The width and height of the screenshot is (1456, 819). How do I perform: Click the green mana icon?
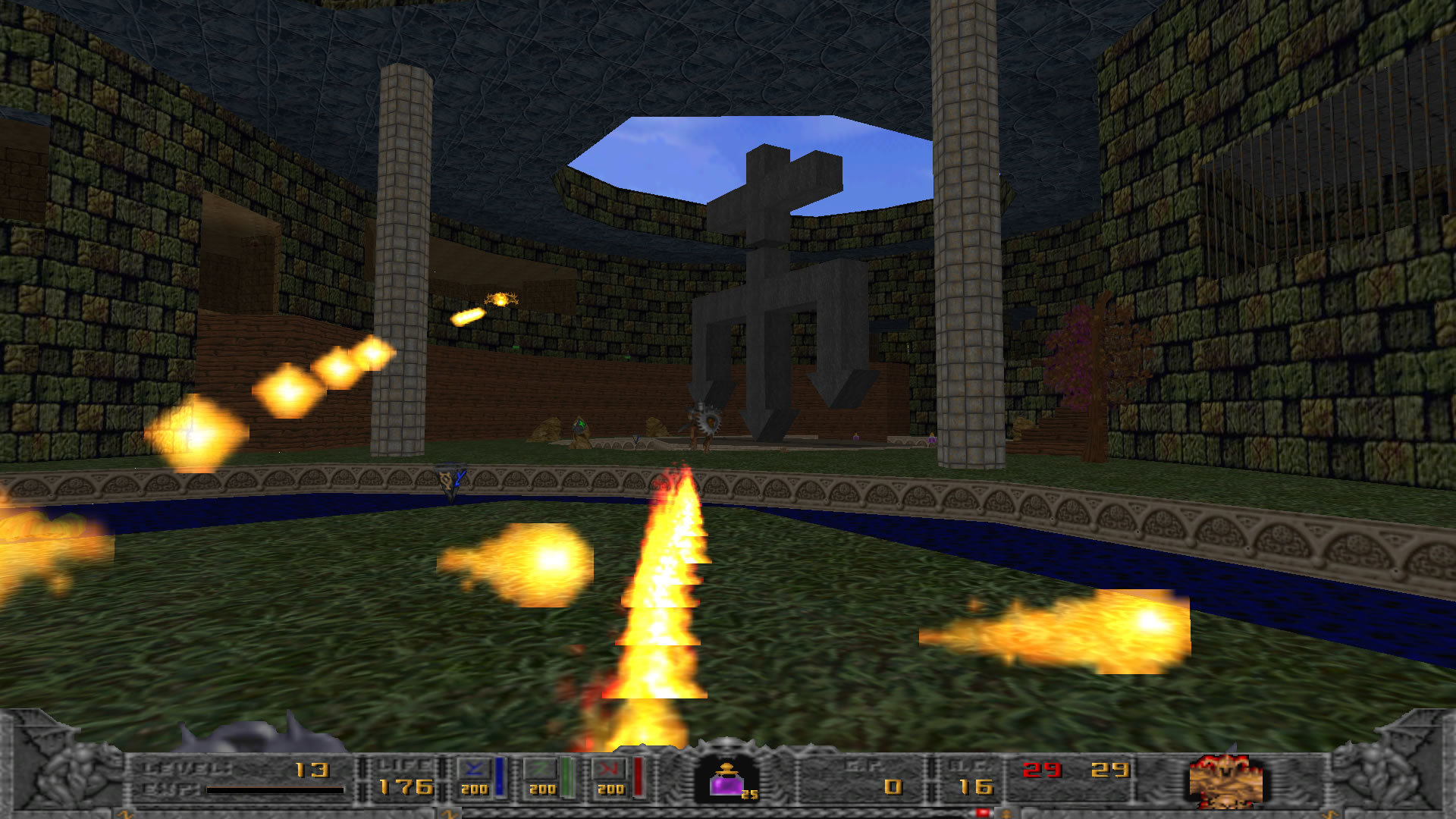point(541,769)
